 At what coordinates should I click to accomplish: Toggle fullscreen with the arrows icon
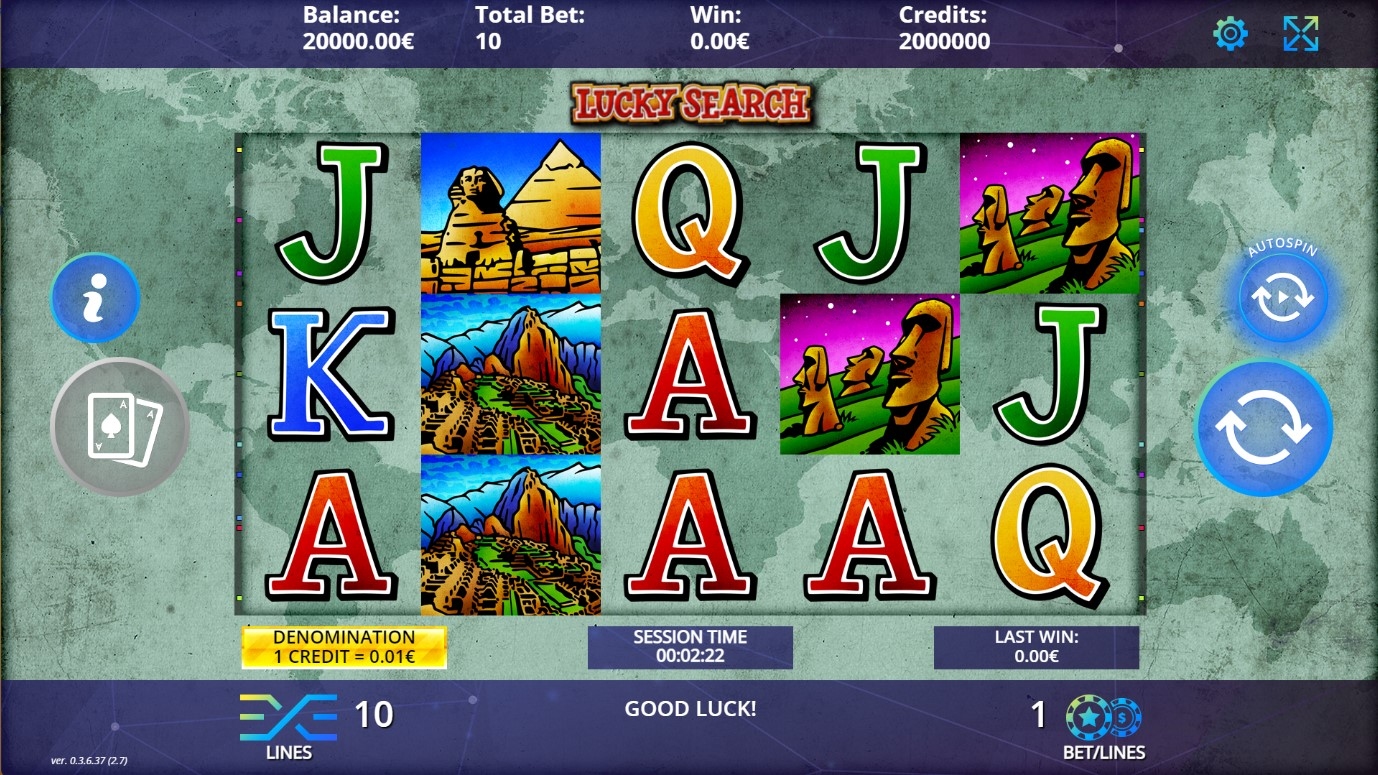click(1300, 34)
